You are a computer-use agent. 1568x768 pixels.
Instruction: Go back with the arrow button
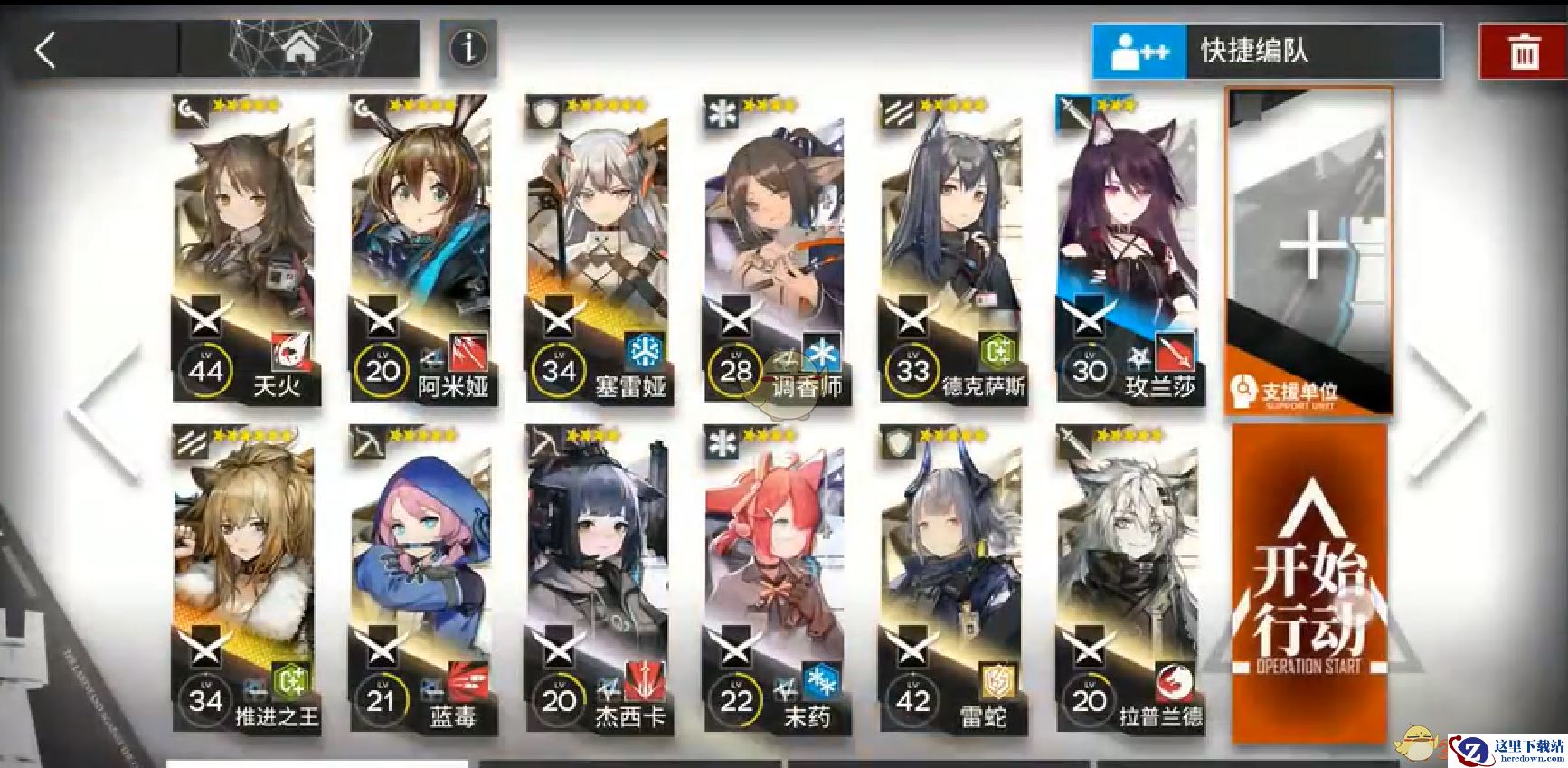(x=47, y=50)
